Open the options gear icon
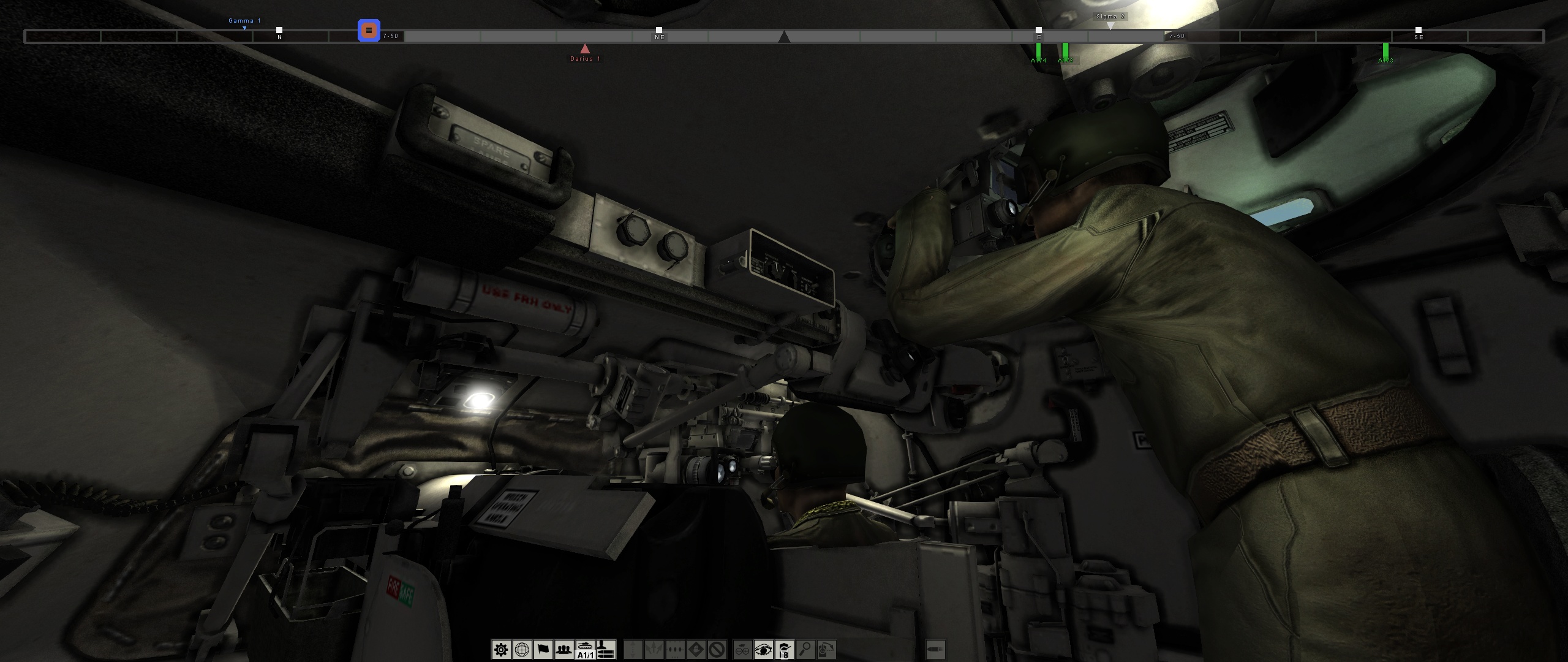 (501, 649)
